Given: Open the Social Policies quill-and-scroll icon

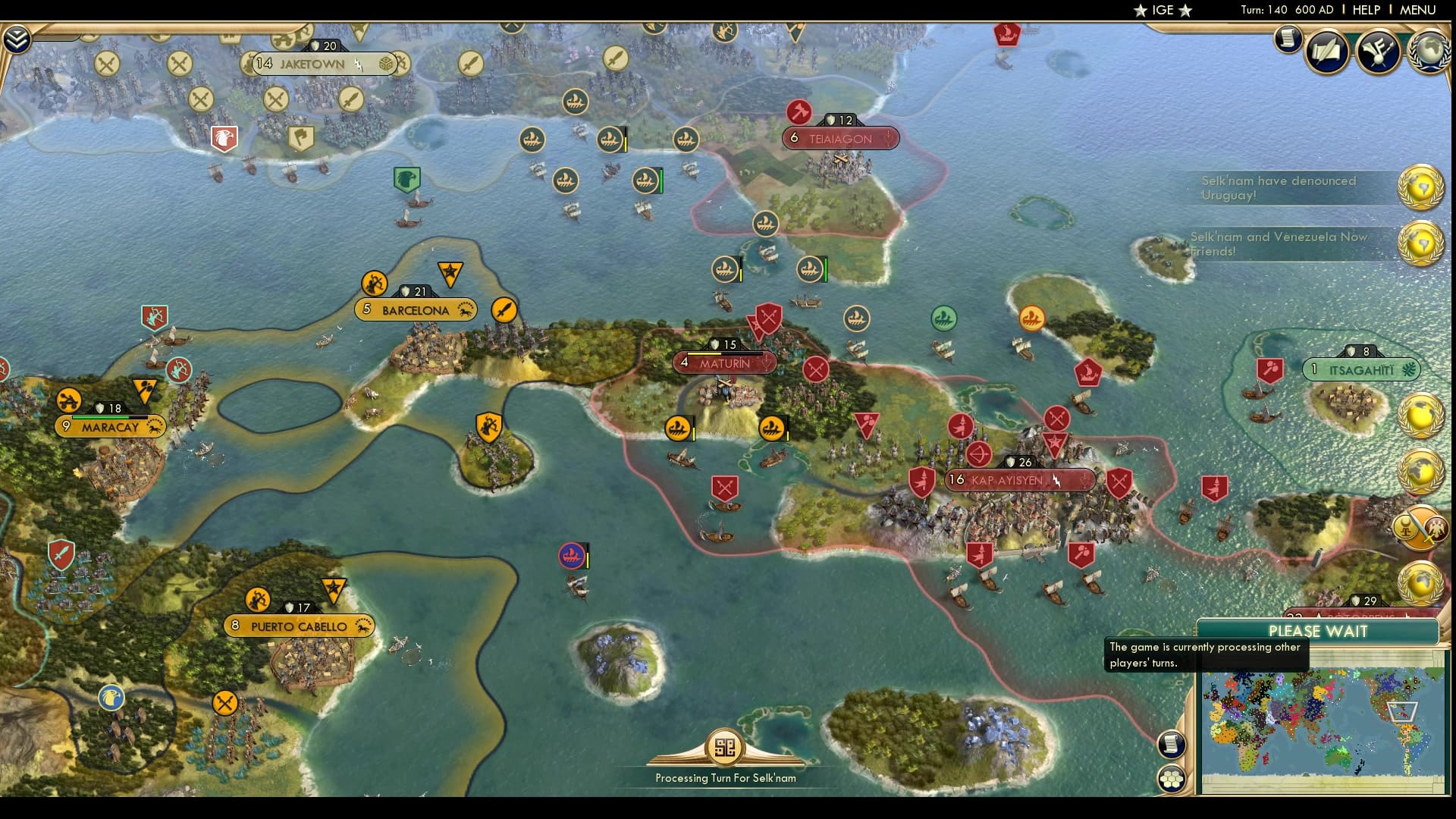Looking at the screenshot, I should 1326,51.
